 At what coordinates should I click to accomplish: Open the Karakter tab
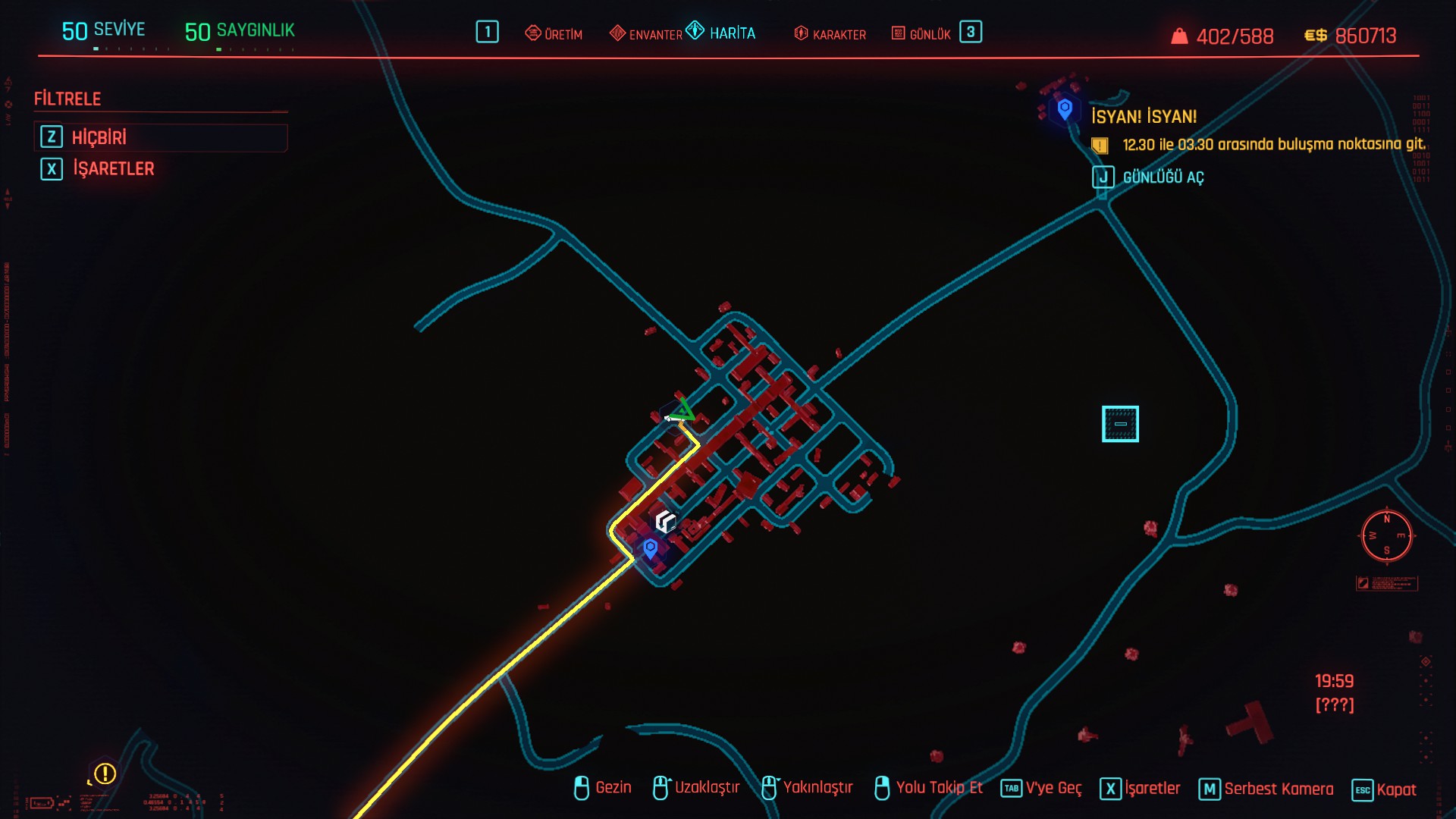point(830,34)
